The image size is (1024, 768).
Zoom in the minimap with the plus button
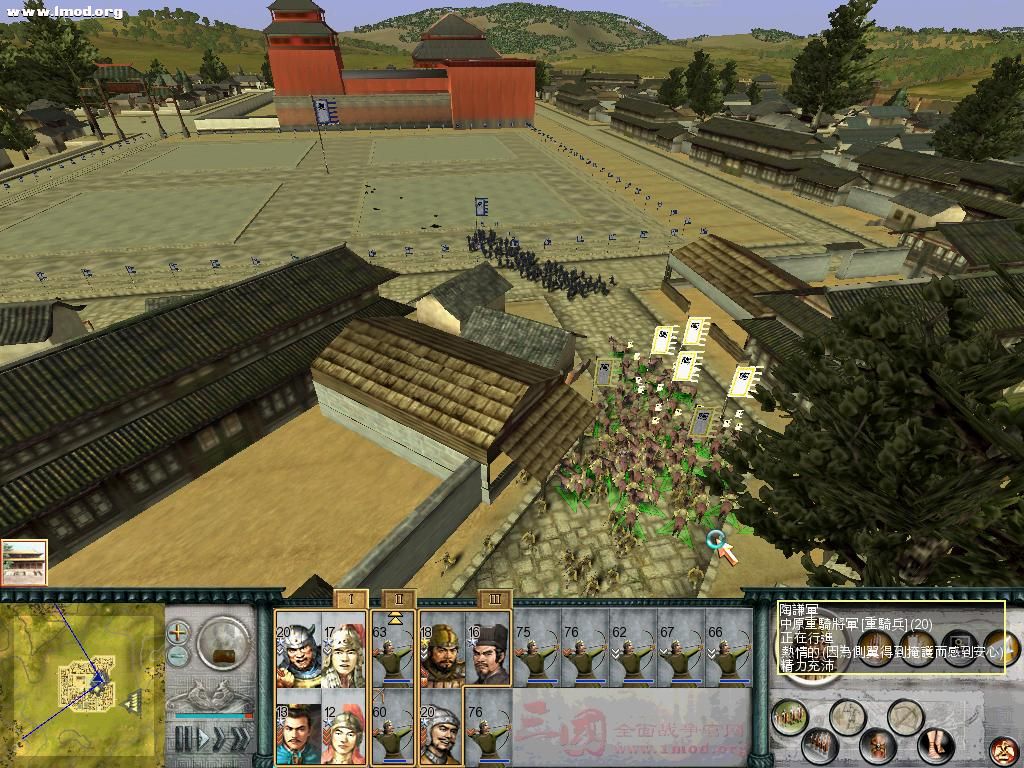tap(178, 632)
